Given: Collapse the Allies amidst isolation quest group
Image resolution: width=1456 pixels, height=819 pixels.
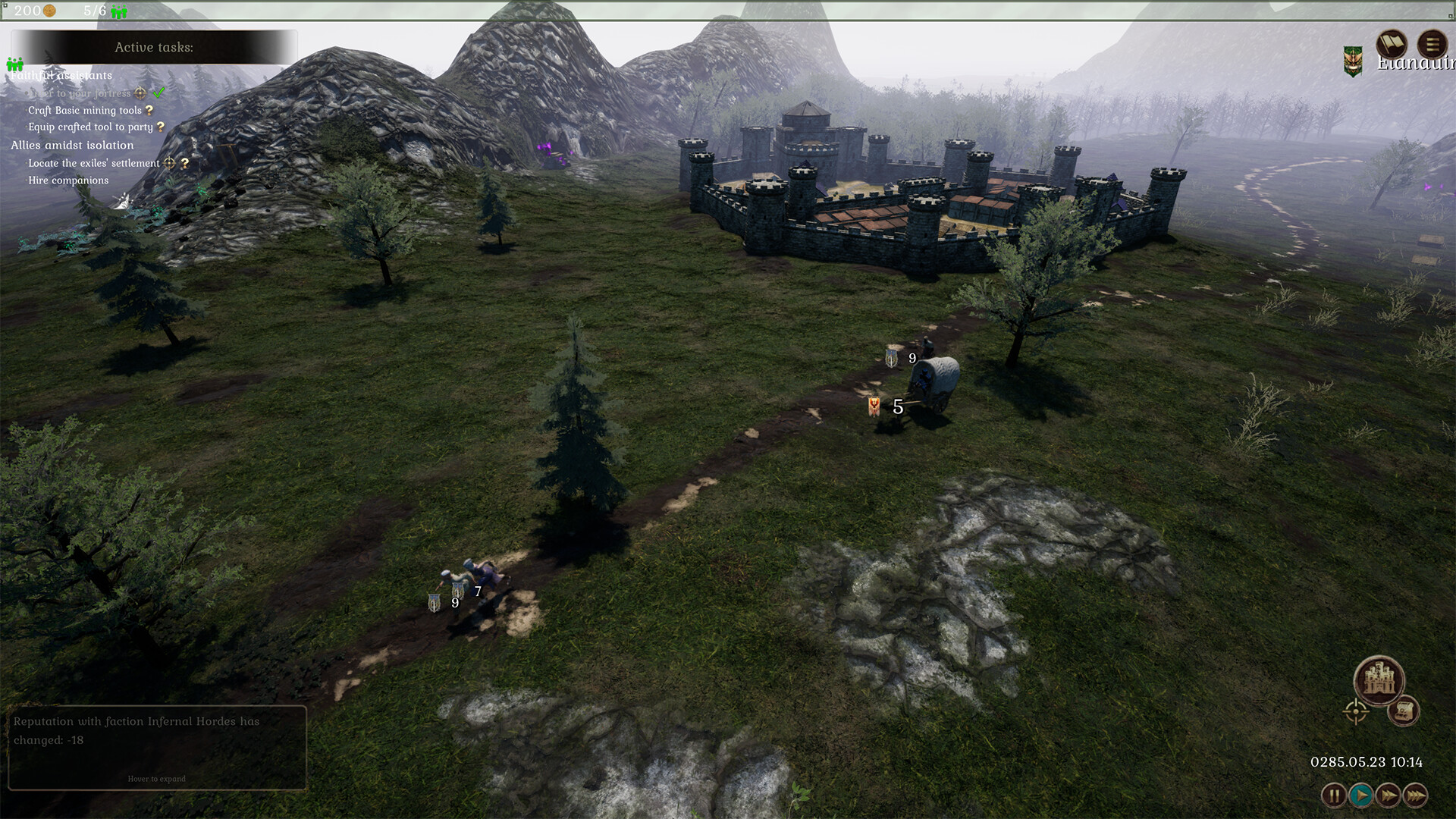Looking at the screenshot, I should pyautogui.click(x=72, y=145).
